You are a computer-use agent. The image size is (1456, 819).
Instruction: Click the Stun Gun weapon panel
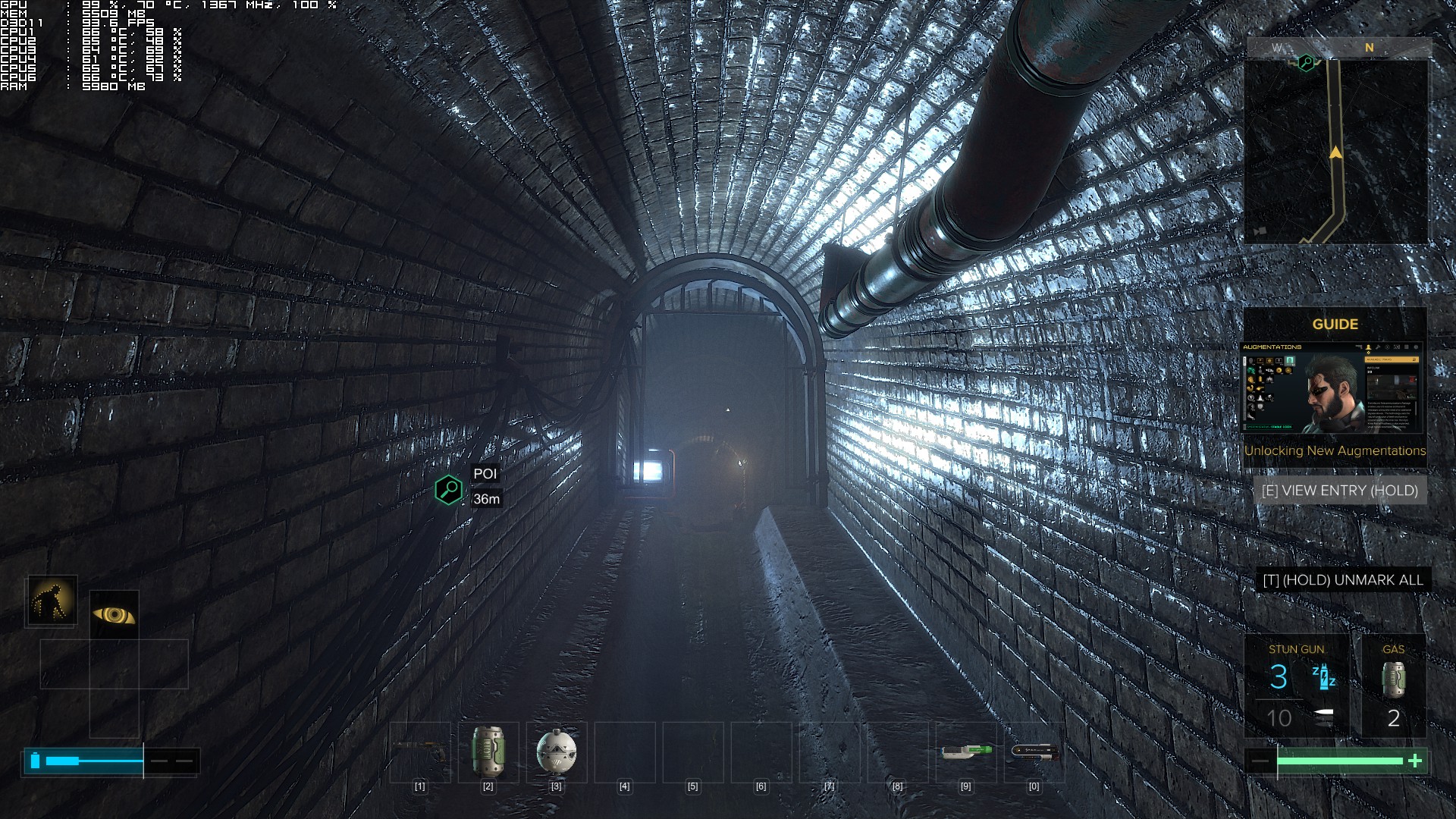tap(1297, 686)
